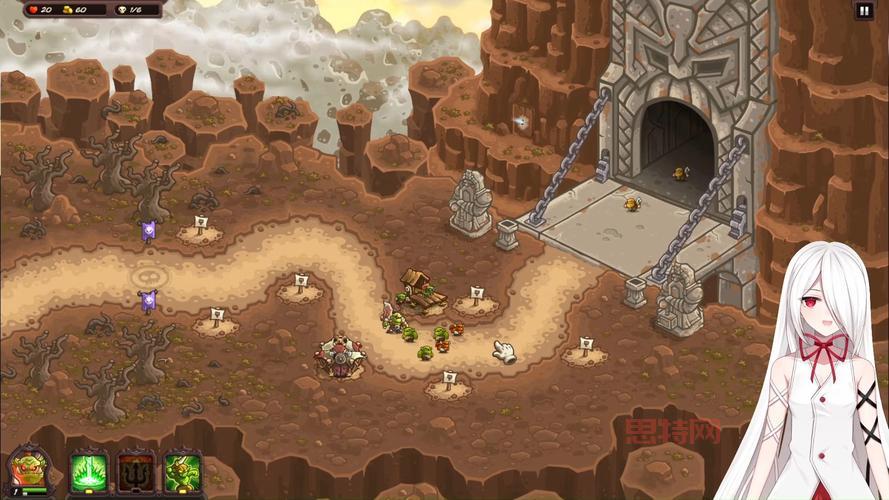This screenshot has width=889, height=500.
Task: Choose the dark trident ability icon
Action: coord(136,470)
